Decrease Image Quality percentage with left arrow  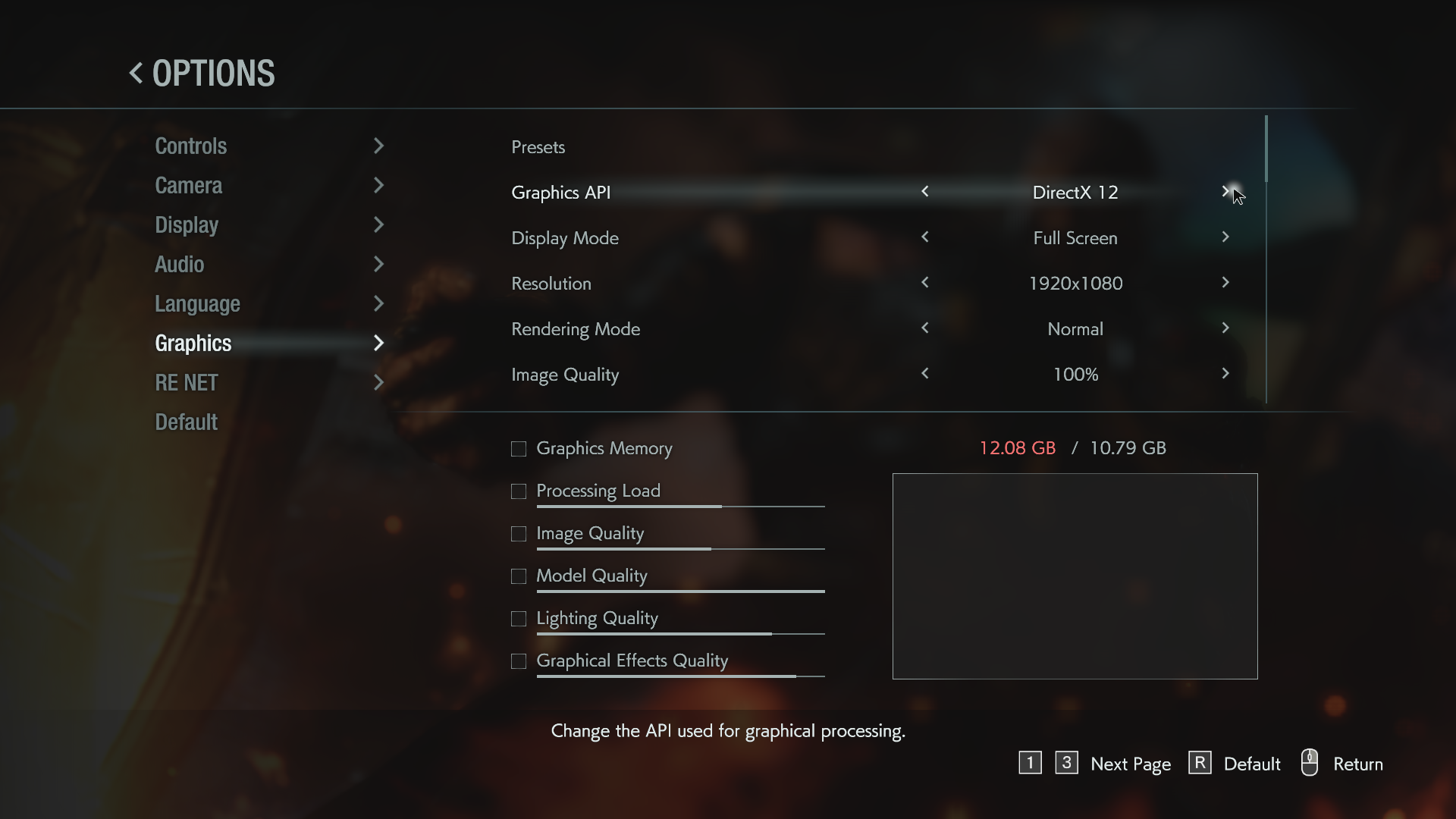click(x=925, y=374)
